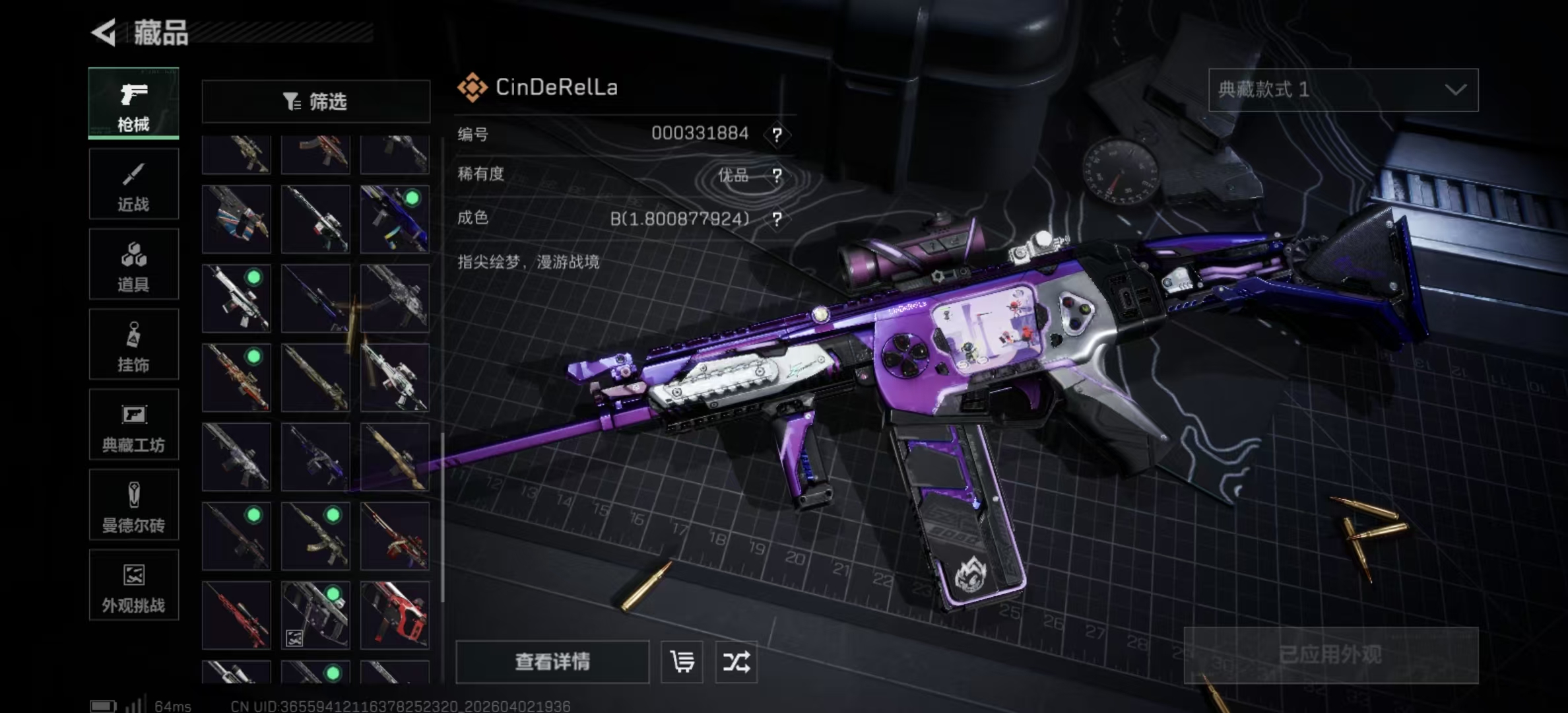Switch to the 曼德尔砖 tab
1568x713 pixels.
point(133,505)
